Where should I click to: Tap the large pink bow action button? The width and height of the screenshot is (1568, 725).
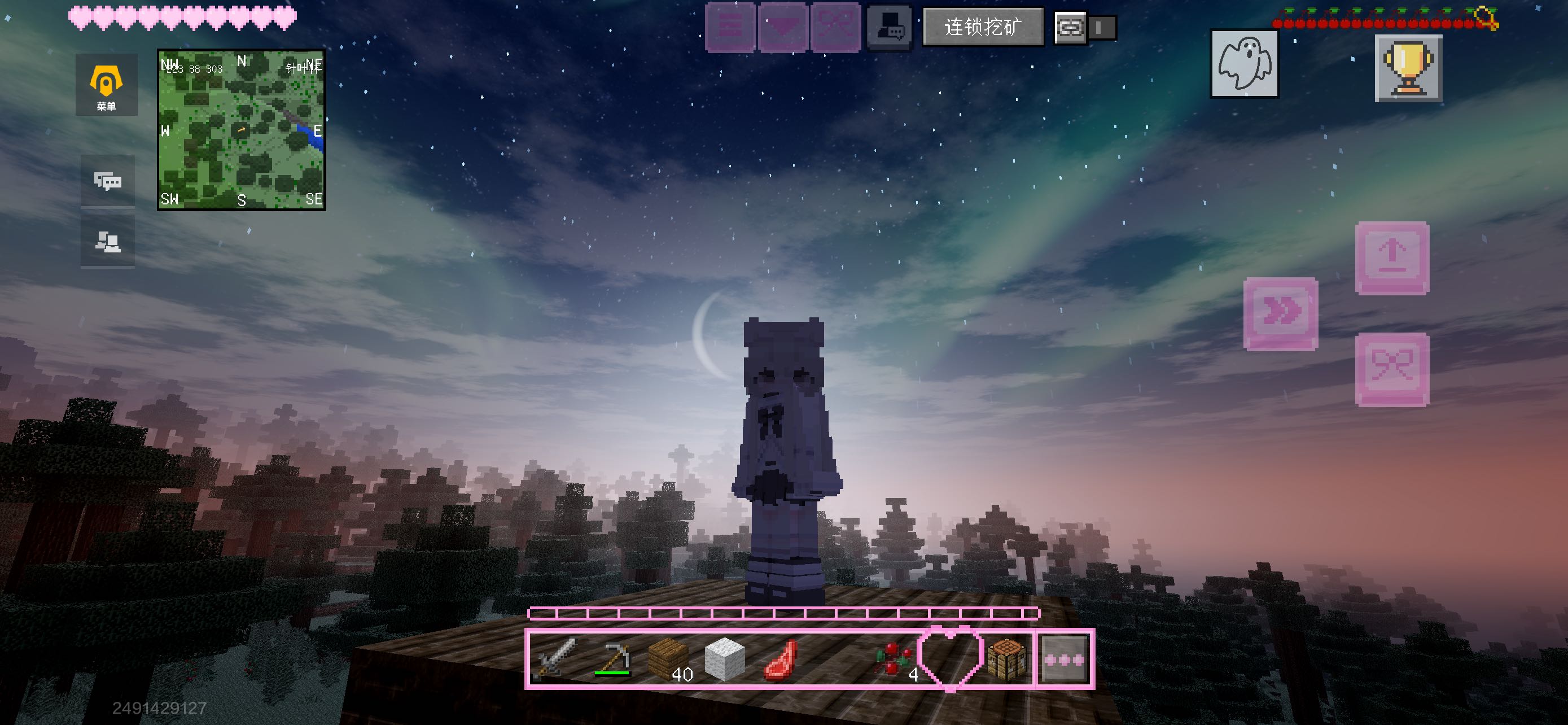tap(1392, 369)
